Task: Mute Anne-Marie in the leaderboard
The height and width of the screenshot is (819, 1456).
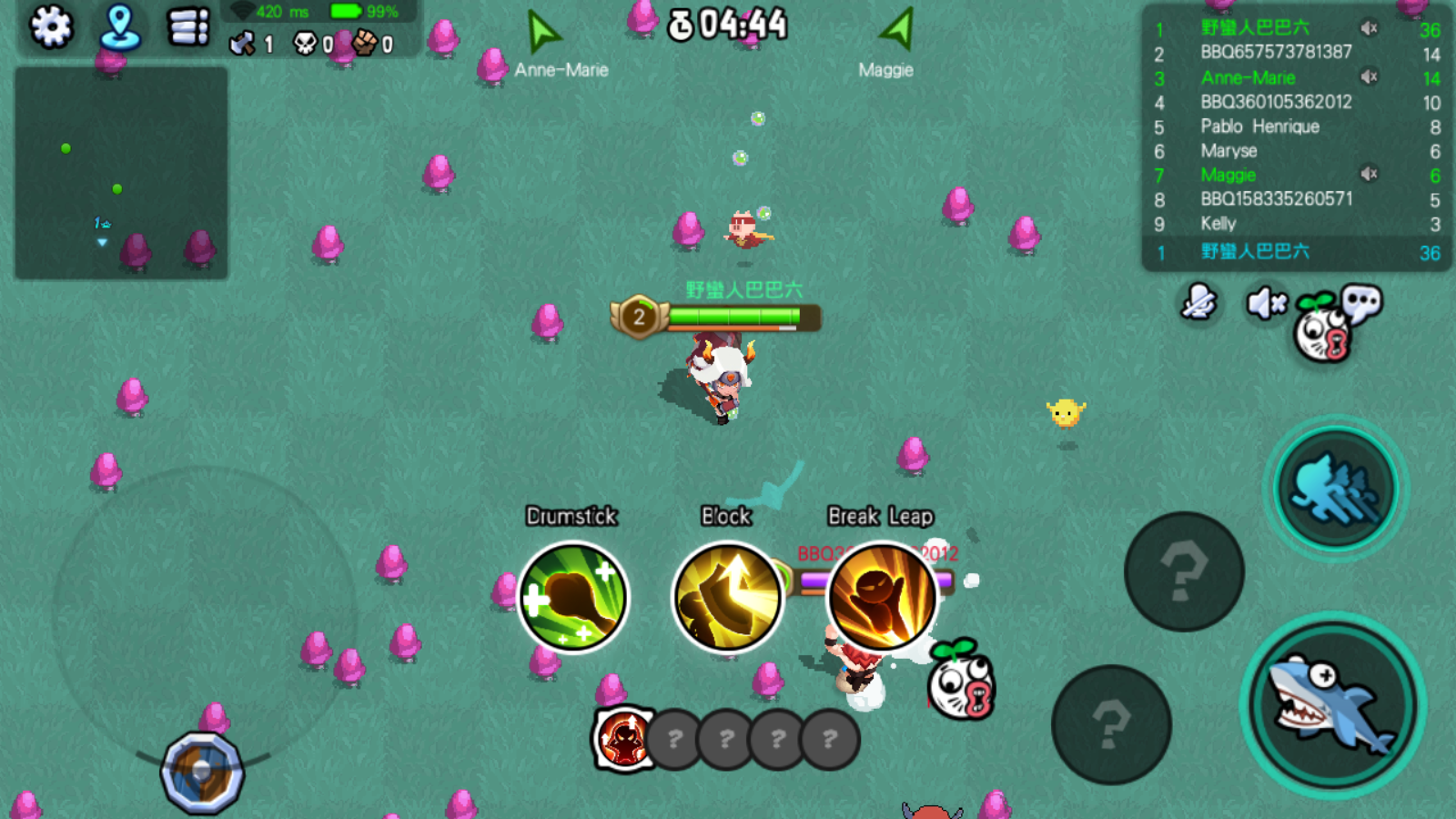Action: (1369, 77)
